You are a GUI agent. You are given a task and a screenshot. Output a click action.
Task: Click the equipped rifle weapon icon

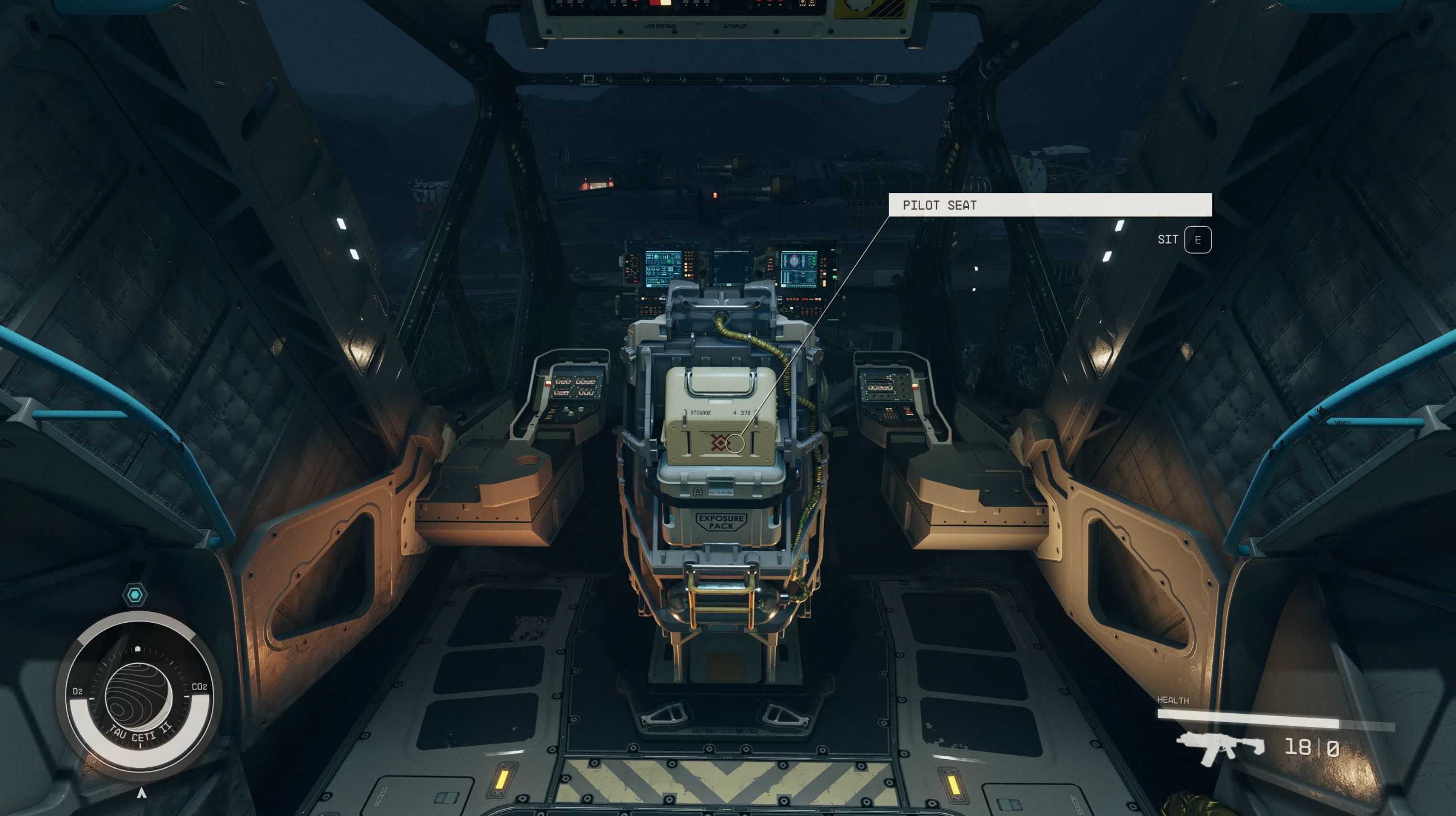pos(1220,747)
